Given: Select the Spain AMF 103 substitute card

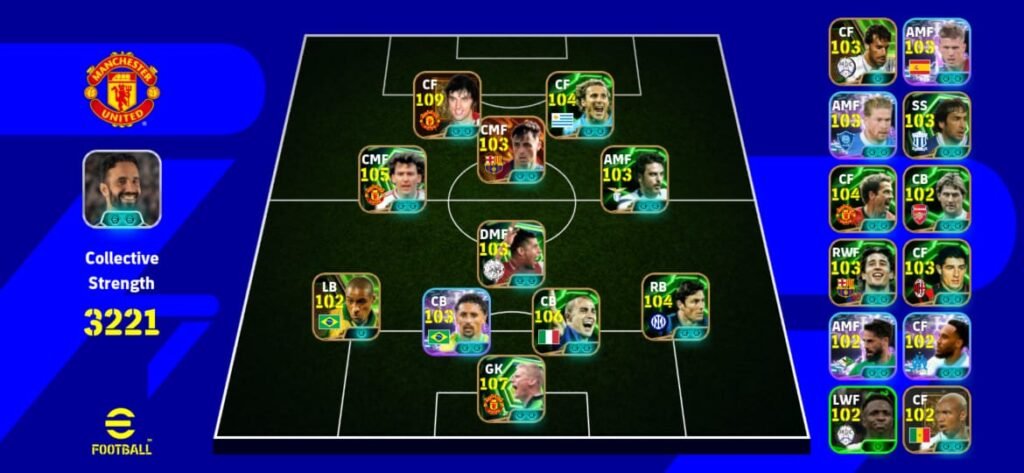Looking at the screenshot, I should tap(937, 51).
